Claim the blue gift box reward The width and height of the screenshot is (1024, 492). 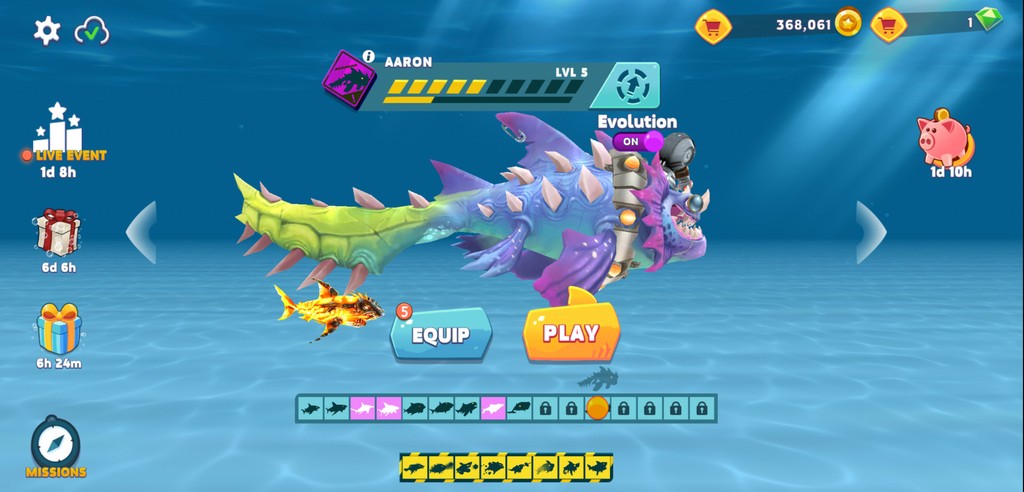(x=58, y=329)
